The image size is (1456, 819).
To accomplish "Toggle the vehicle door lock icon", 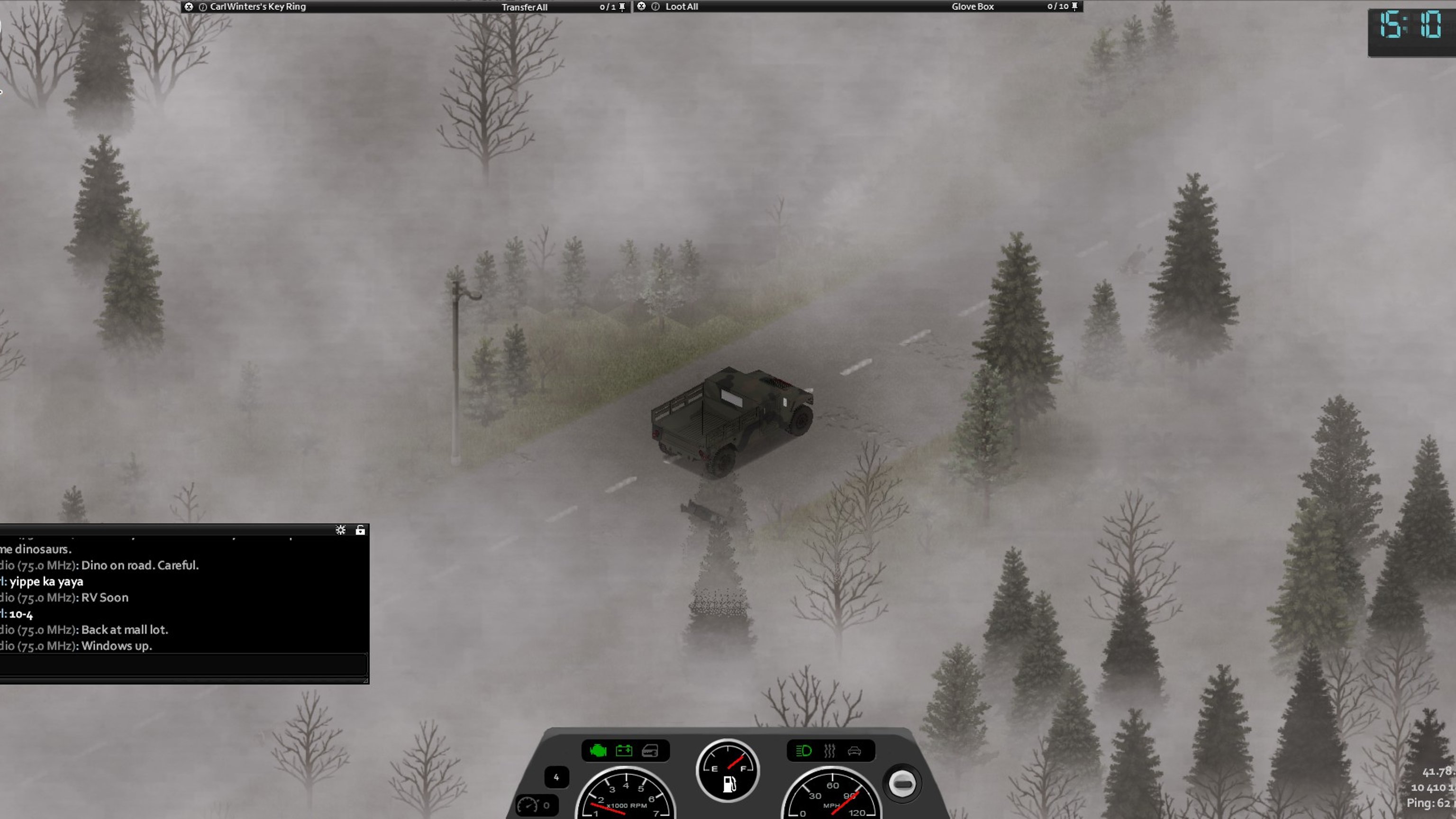I will pyautogui.click(x=650, y=751).
